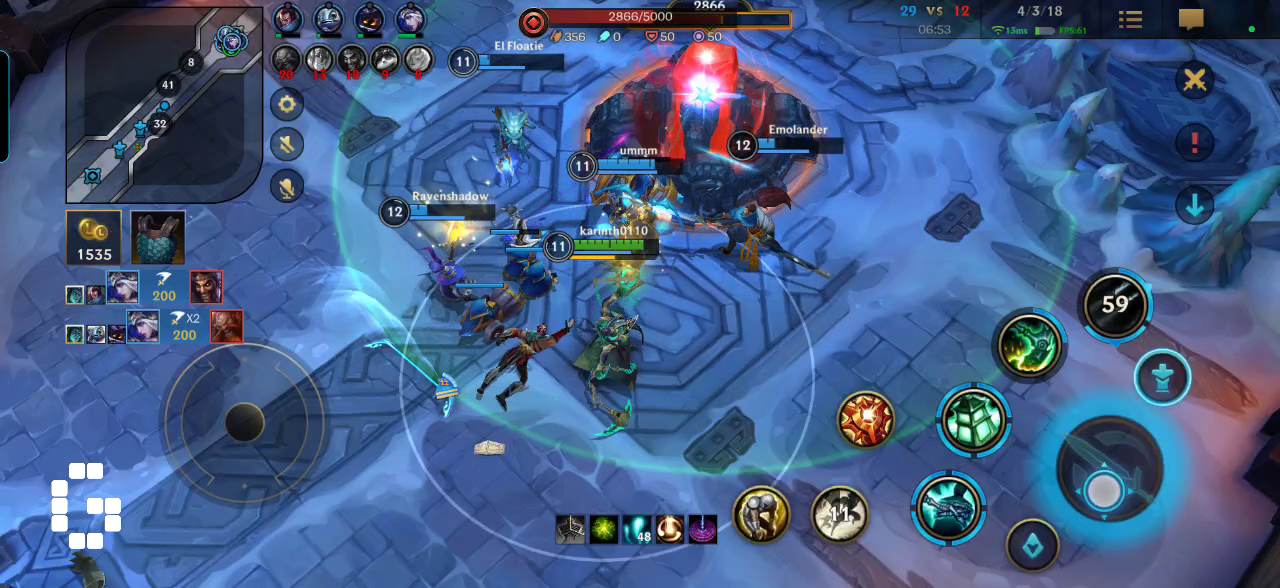Activate the green claw ability

pos(1029,345)
